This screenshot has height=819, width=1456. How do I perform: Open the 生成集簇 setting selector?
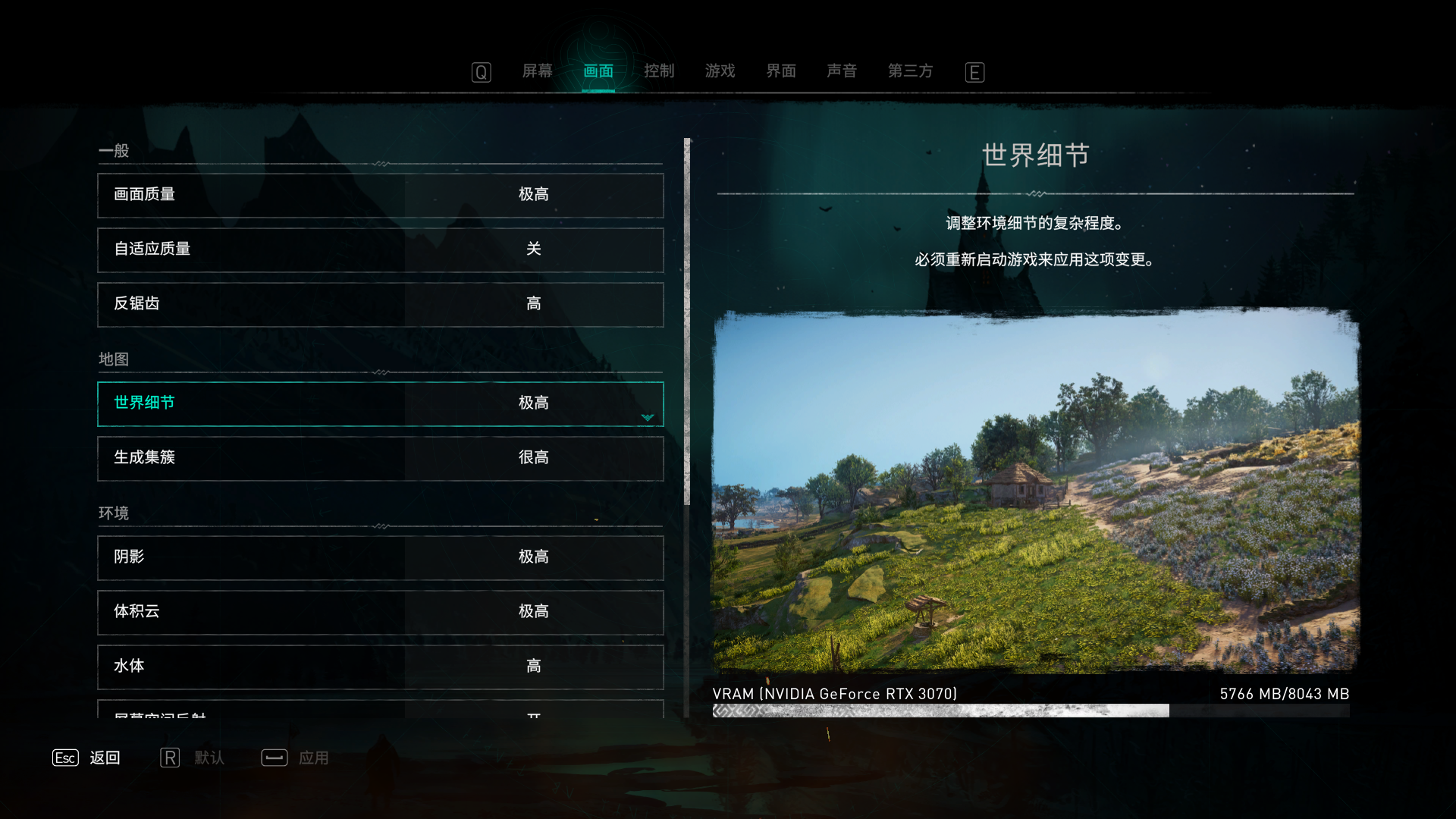pos(379,458)
